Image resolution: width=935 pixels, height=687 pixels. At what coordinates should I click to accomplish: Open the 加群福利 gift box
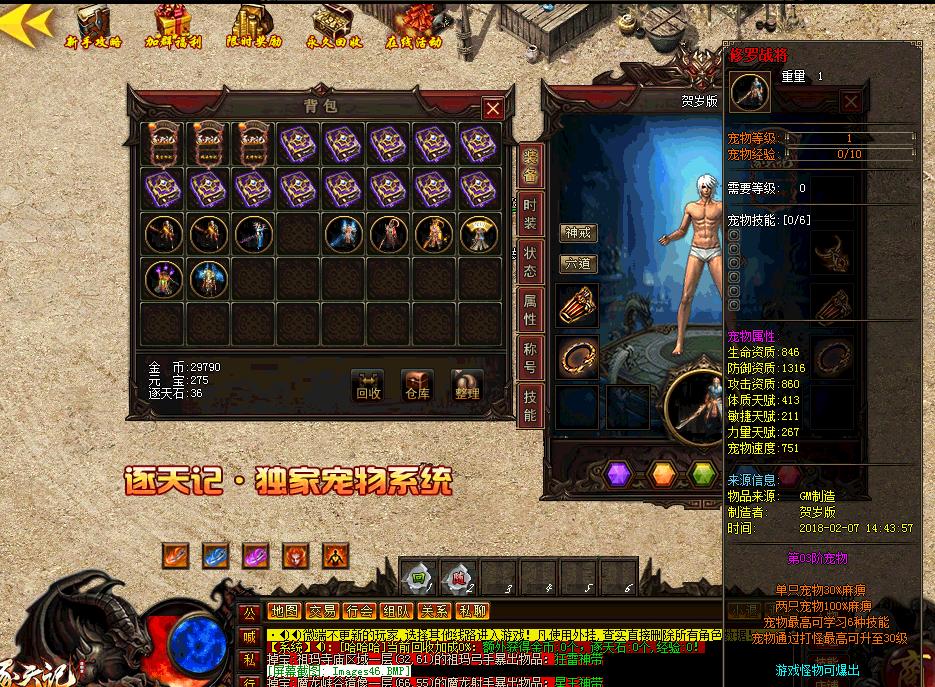pyautogui.click(x=172, y=25)
